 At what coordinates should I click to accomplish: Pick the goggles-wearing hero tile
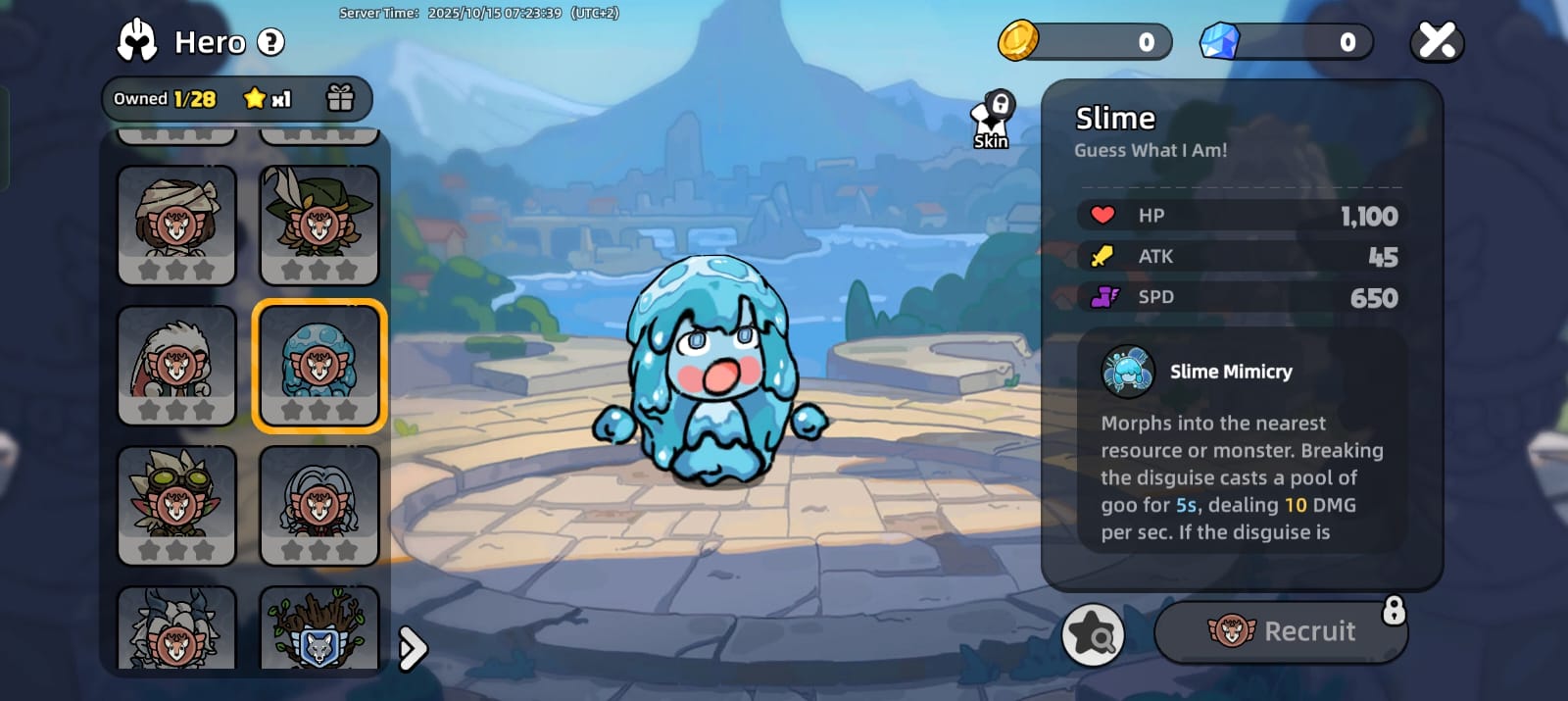[176, 505]
